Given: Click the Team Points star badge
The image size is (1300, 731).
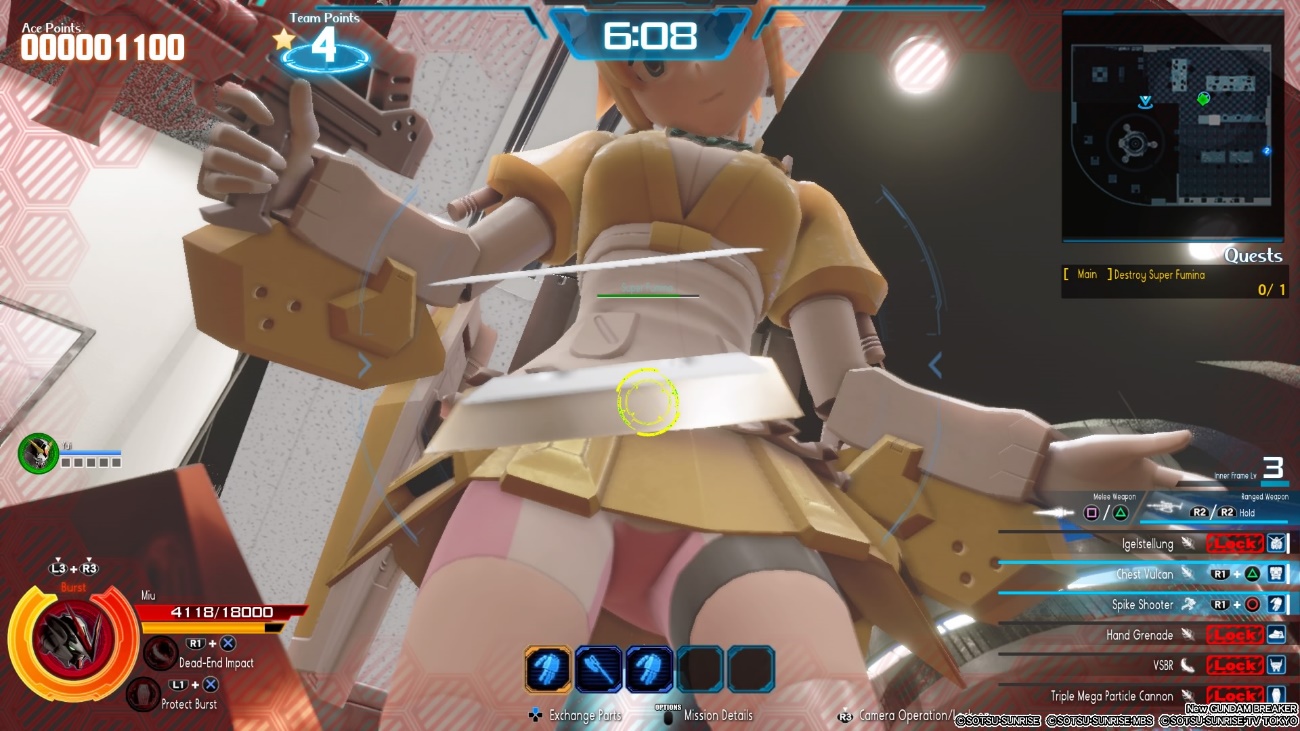Looking at the screenshot, I should click(x=285, y=40).
